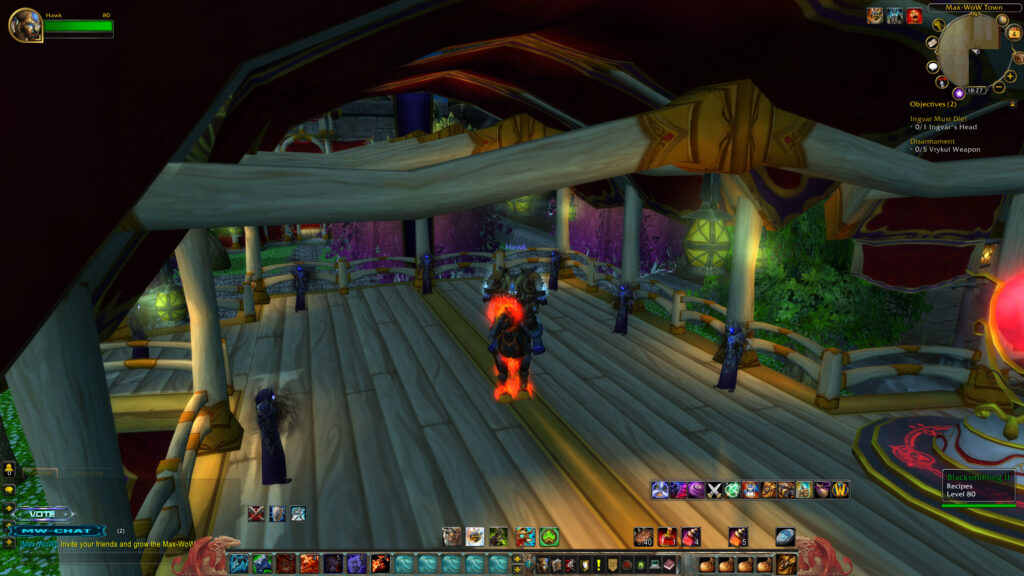Use the blue shield stance icon
The height and width of the screenshot is (576, 1024).
(x=277, y=513)
